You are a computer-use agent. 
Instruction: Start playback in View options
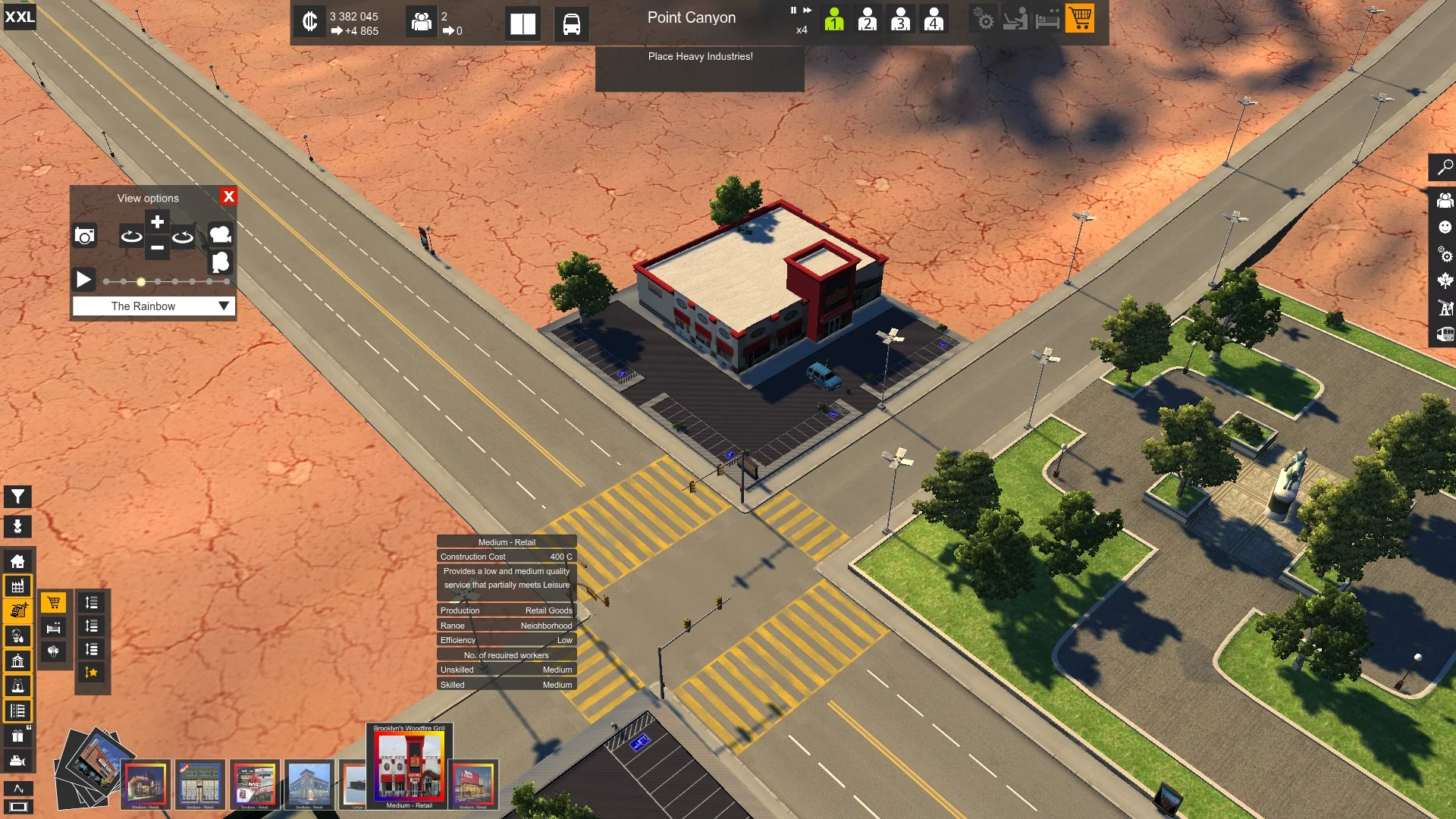[x=83, y=280]
